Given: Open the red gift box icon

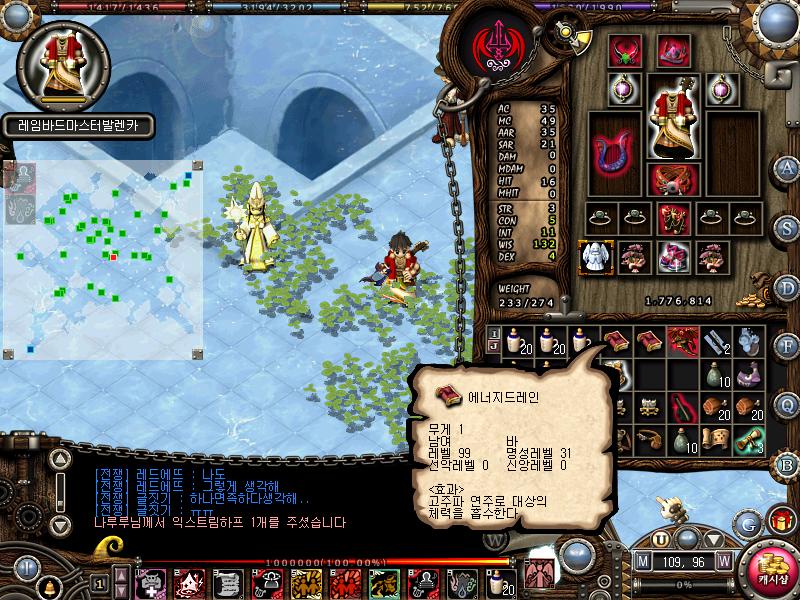Looking at the screenshot, I should click(x=779, y=520).
